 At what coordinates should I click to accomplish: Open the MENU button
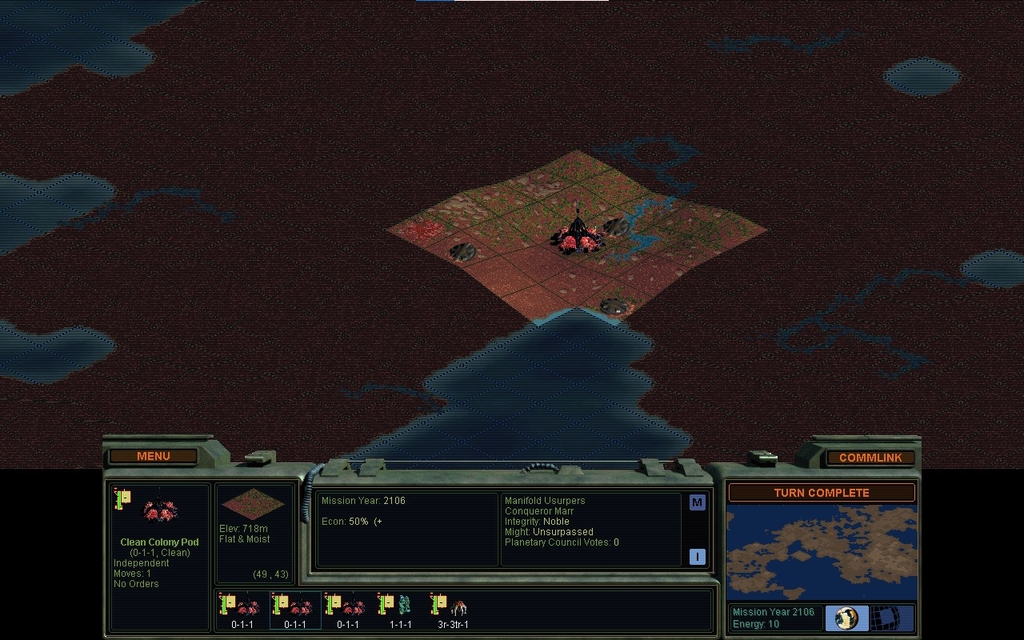tap(153, 456)
